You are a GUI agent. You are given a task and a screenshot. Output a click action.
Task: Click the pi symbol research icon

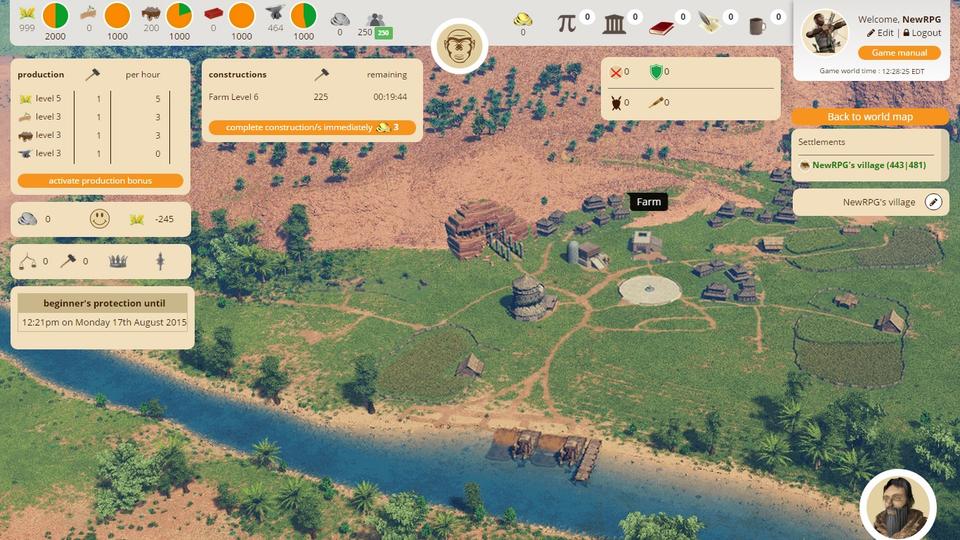566,22
